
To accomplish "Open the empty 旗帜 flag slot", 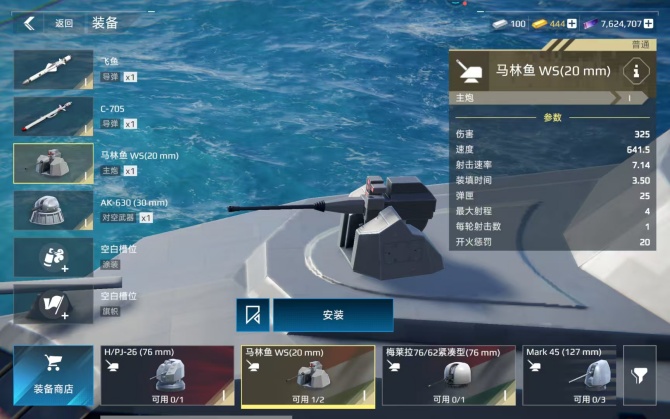I will [54, 302].
